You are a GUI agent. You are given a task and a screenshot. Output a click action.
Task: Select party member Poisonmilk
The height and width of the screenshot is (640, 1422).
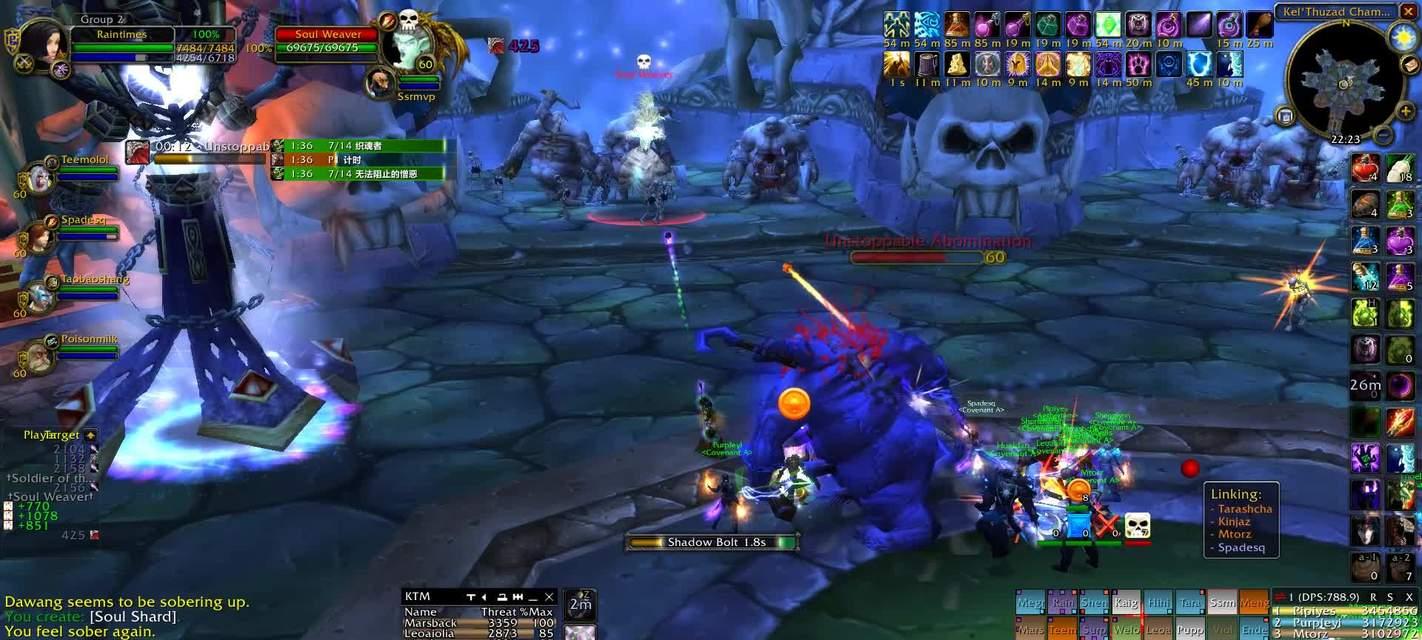click(x=40, y=355)
